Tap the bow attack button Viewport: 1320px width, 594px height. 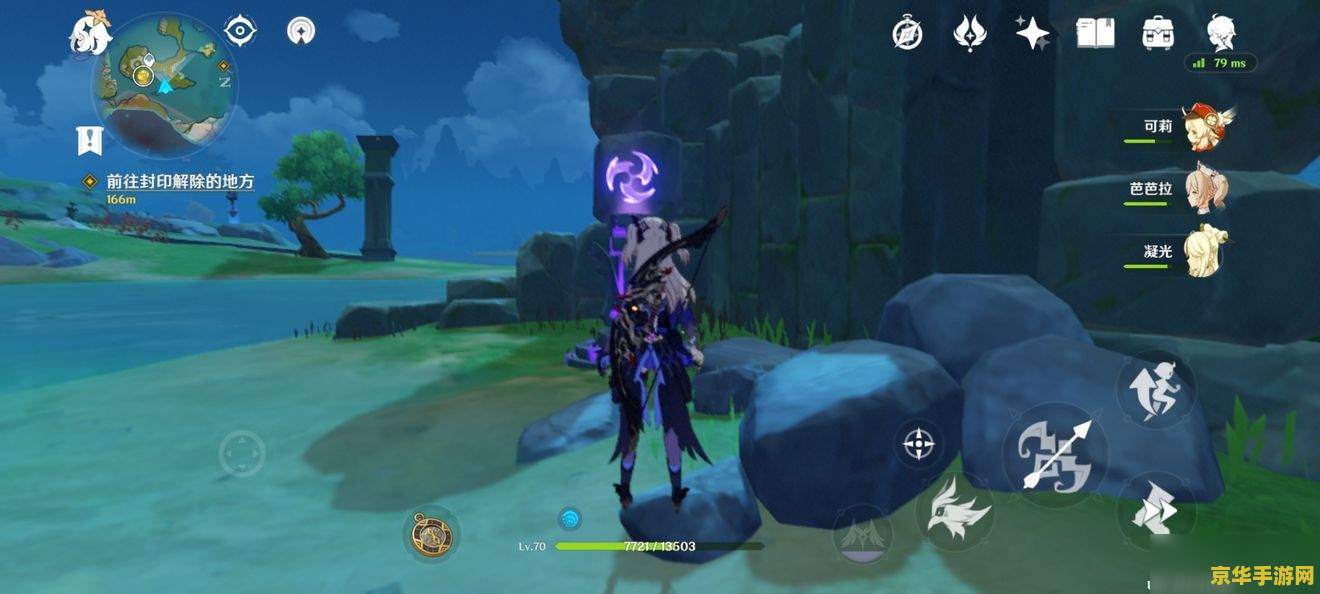tap(1055, 455)
